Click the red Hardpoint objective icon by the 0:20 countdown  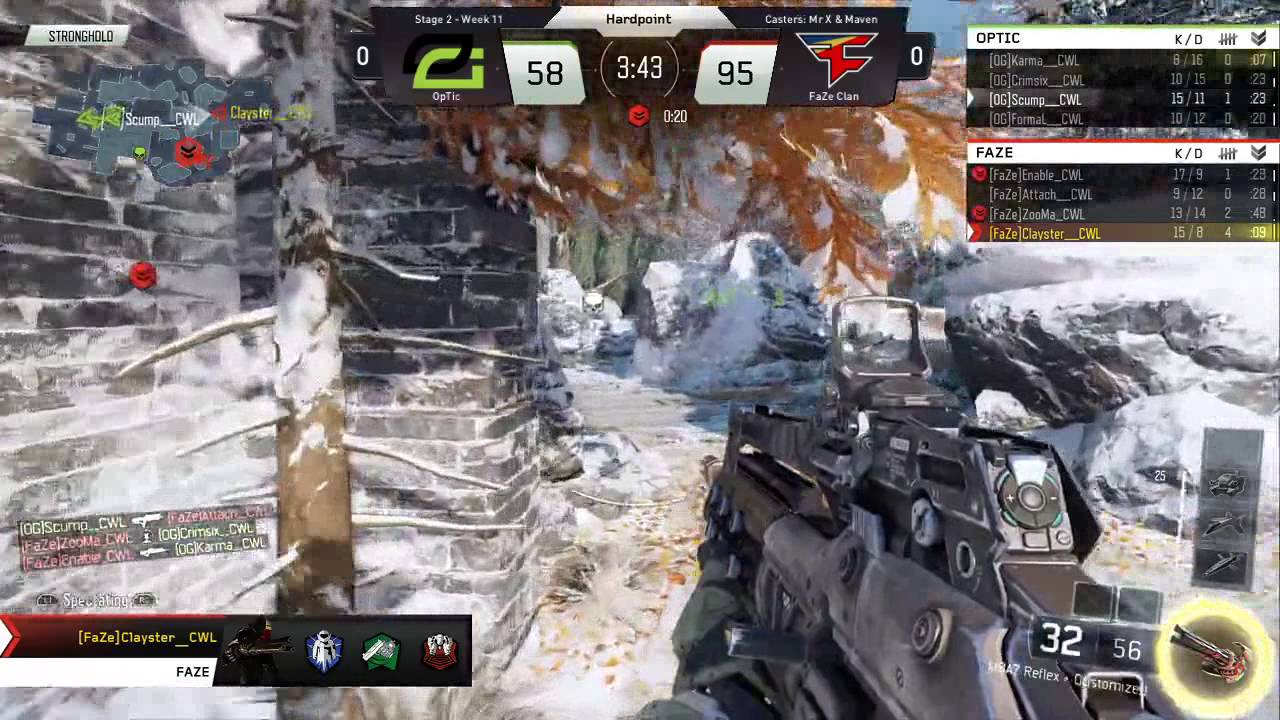click(x=639, y=117)
